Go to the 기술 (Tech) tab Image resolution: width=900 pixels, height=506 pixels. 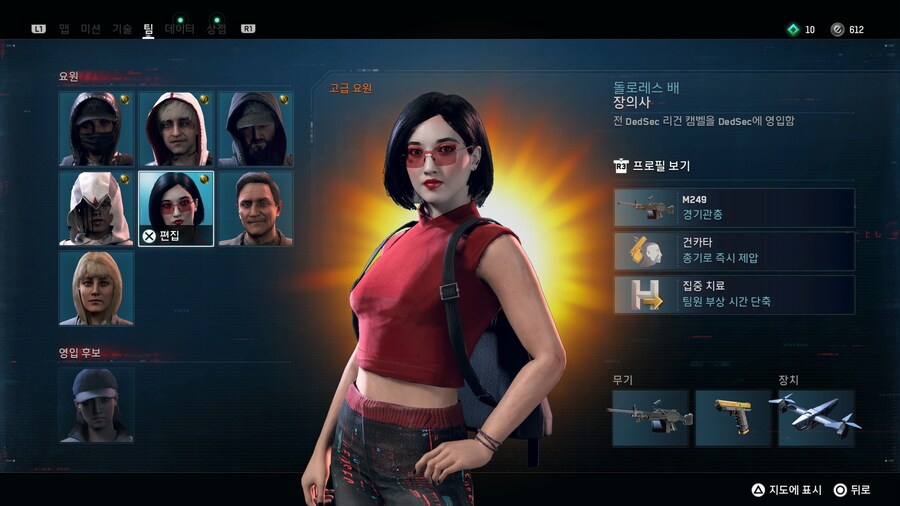(x=122, y=29)
